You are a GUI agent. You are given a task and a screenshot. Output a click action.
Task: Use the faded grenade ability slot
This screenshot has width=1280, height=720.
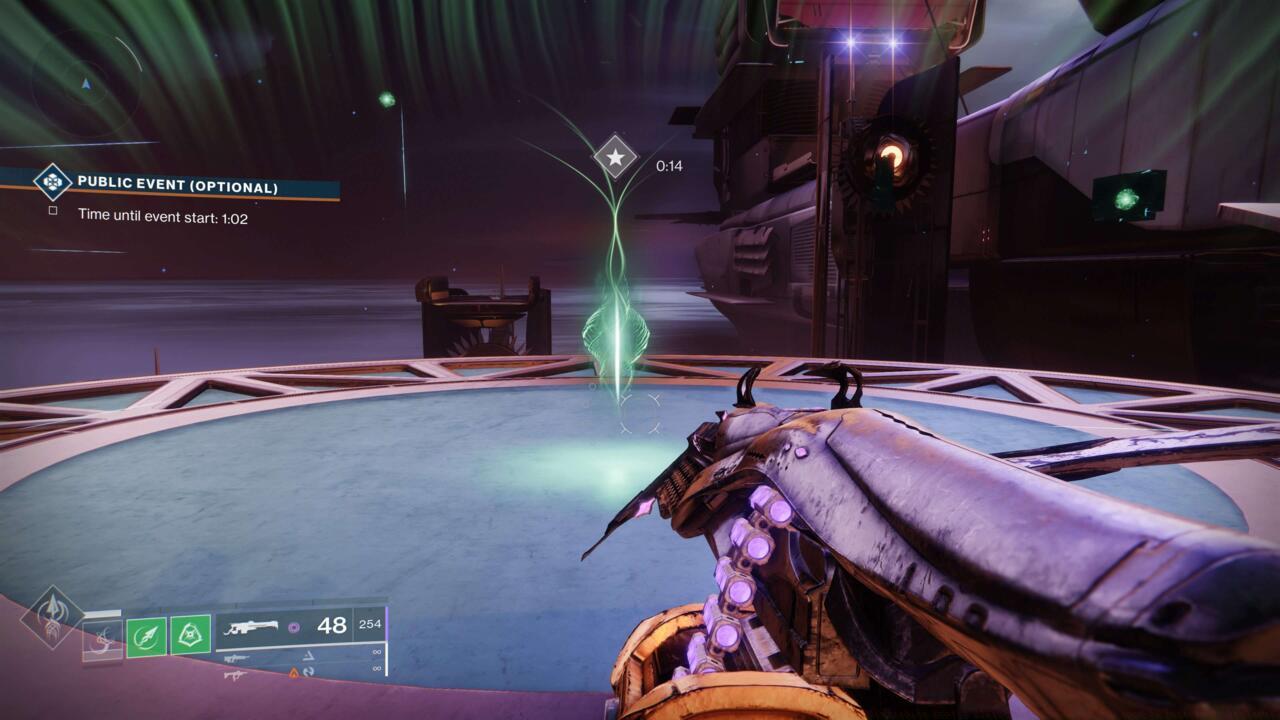click(x=102, y=637)
